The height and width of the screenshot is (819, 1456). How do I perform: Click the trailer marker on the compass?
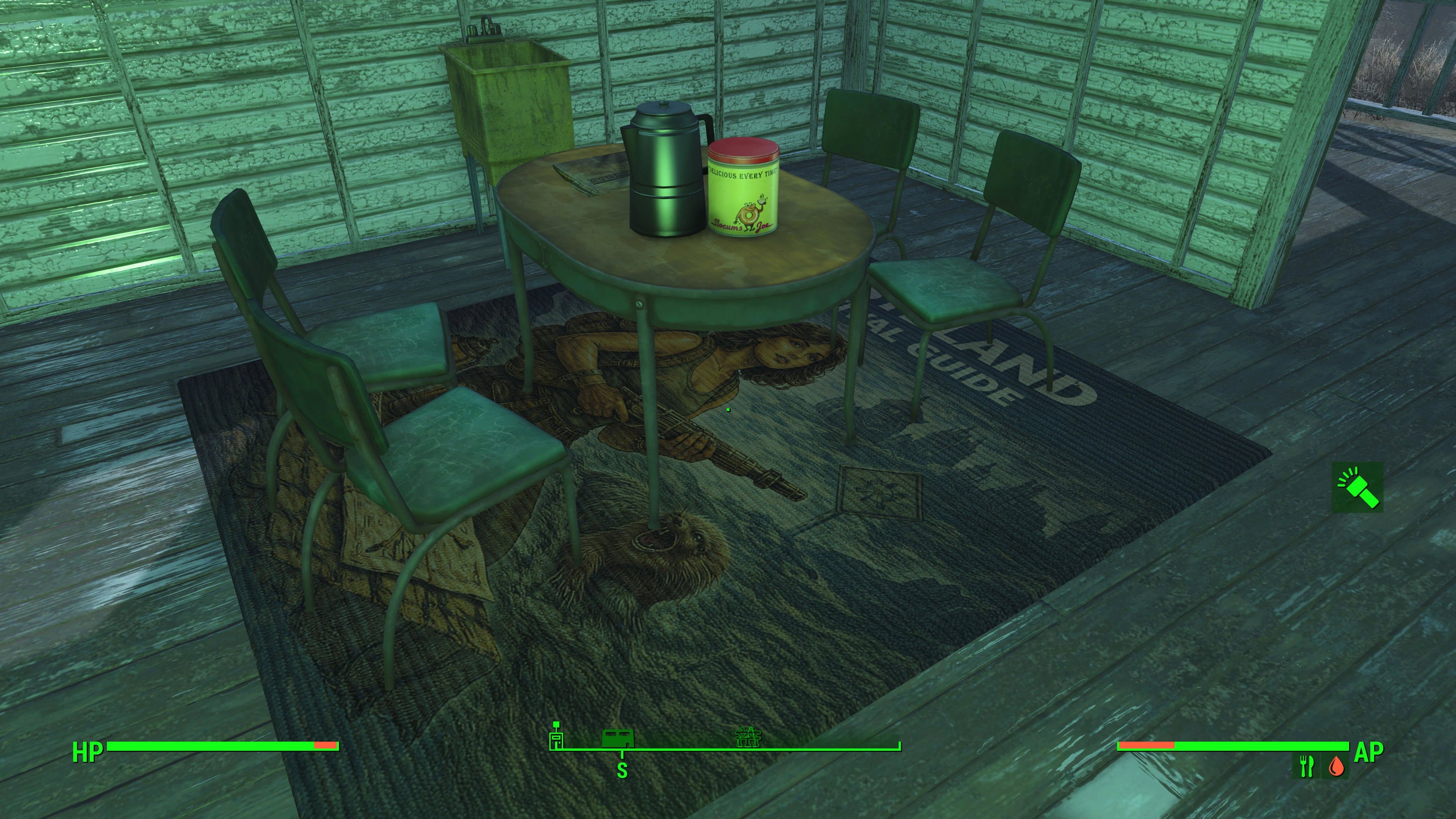pyautogui.click(x=617, y=738)
